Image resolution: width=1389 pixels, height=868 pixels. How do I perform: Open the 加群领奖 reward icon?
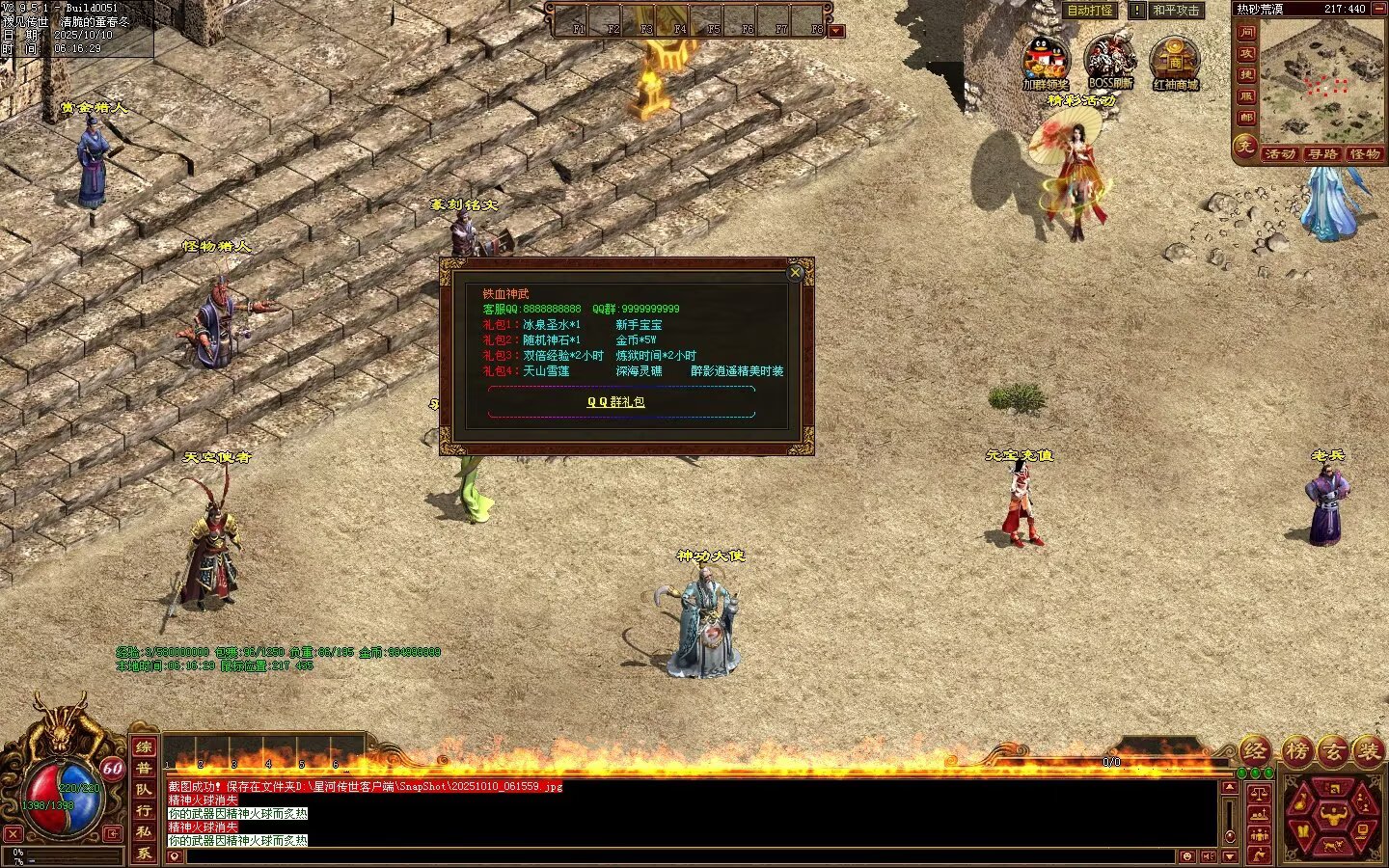[x=1046, y=62]
